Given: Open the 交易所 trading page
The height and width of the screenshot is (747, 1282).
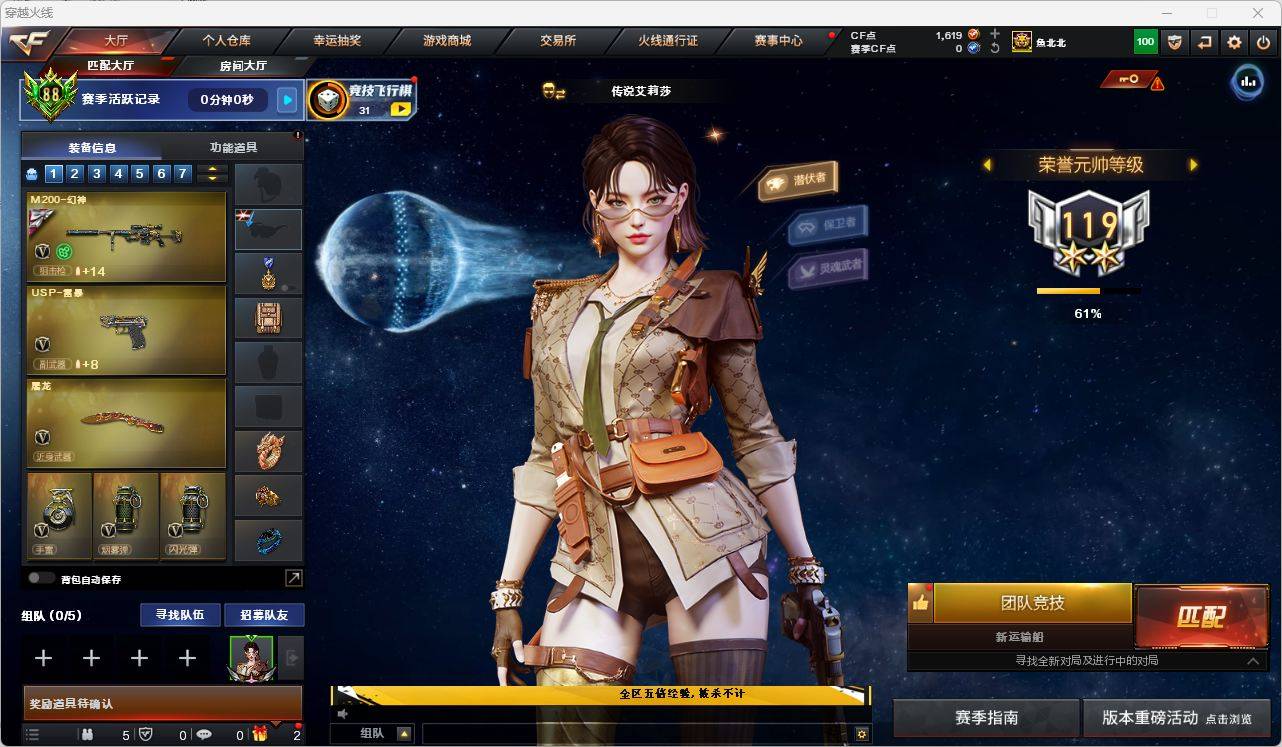Looking at the screenshot, I should (x=558, y=41).
